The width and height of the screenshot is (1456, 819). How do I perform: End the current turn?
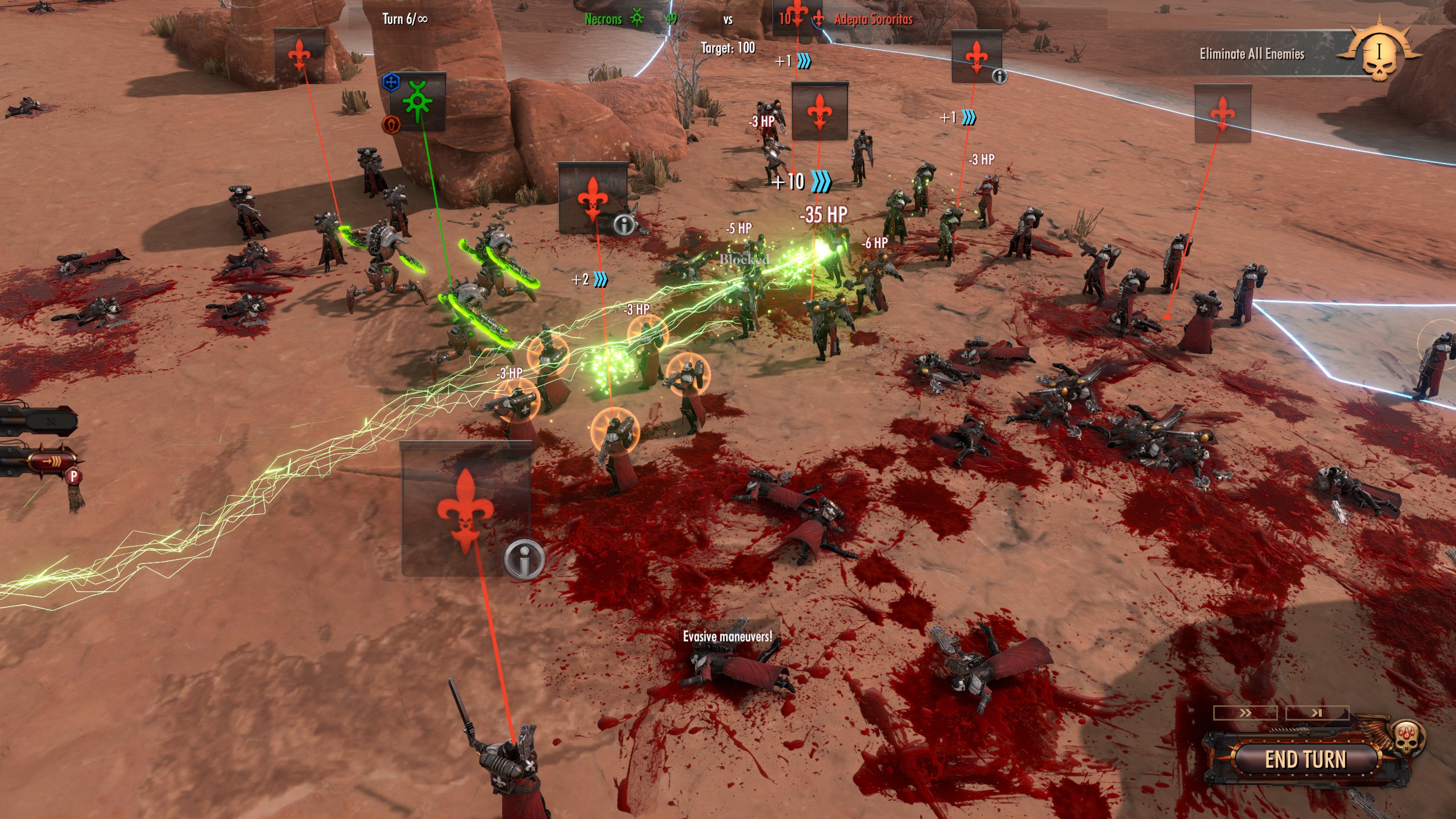1305,760
